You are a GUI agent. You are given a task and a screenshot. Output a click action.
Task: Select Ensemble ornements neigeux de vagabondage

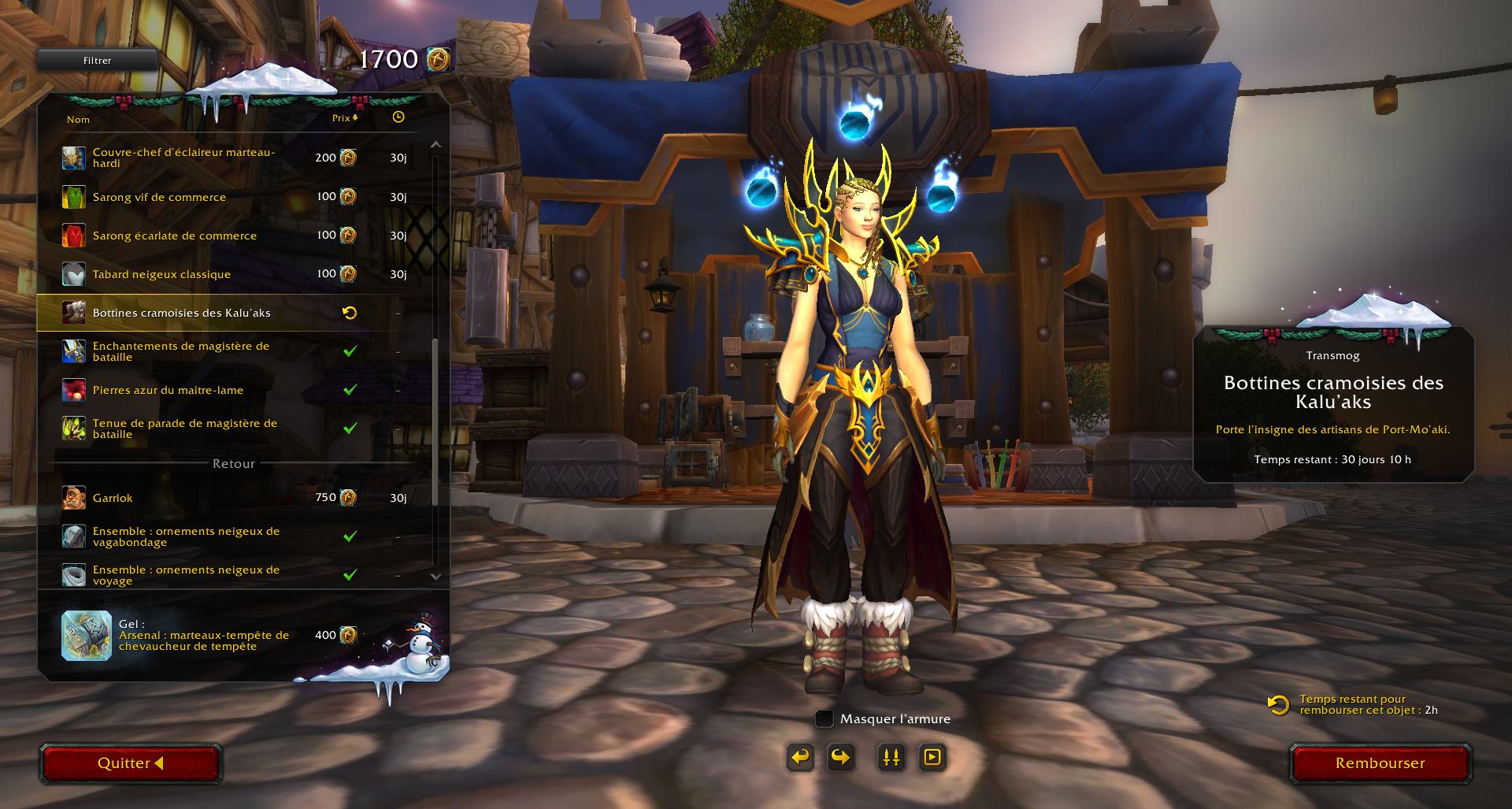186,536
